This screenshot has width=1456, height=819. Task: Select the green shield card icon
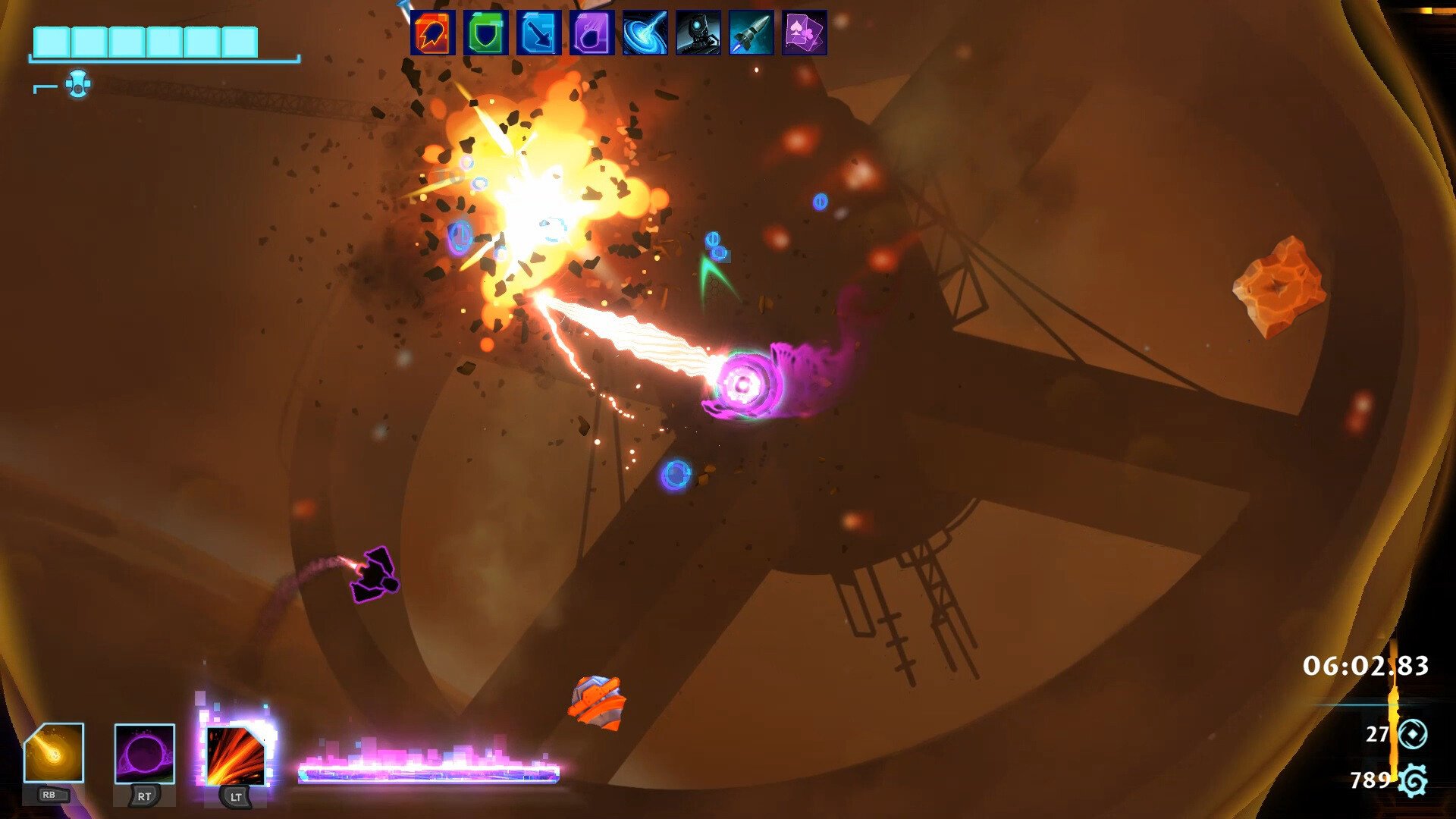483,33
